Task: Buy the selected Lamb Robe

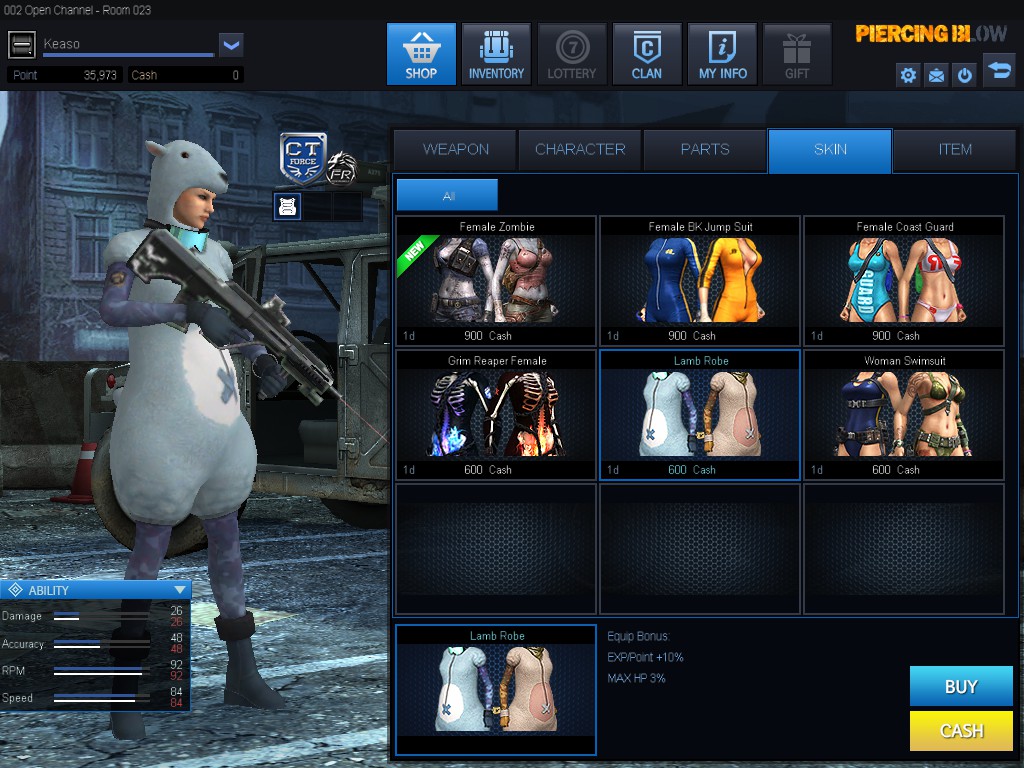Action: (x=960, y=686)
